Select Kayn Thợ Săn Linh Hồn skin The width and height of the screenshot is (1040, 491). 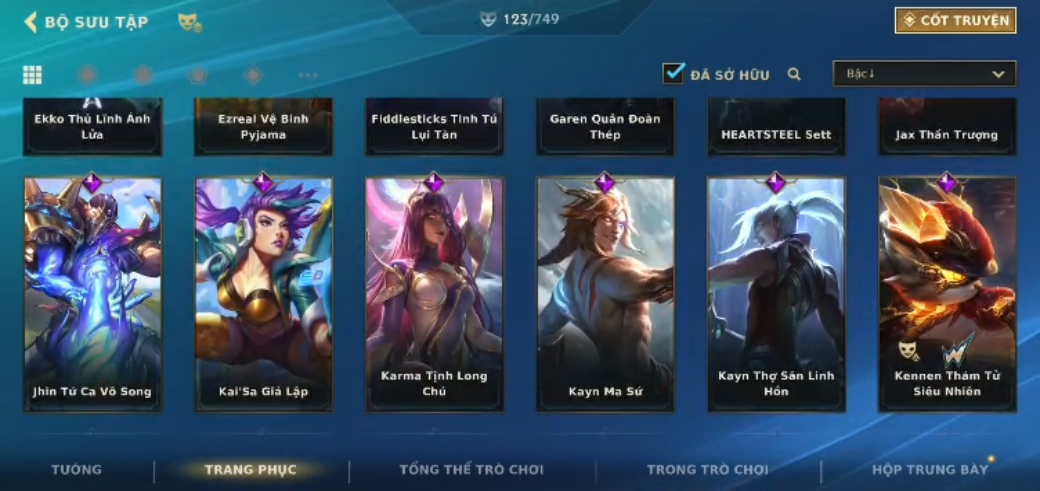[776, 294]
